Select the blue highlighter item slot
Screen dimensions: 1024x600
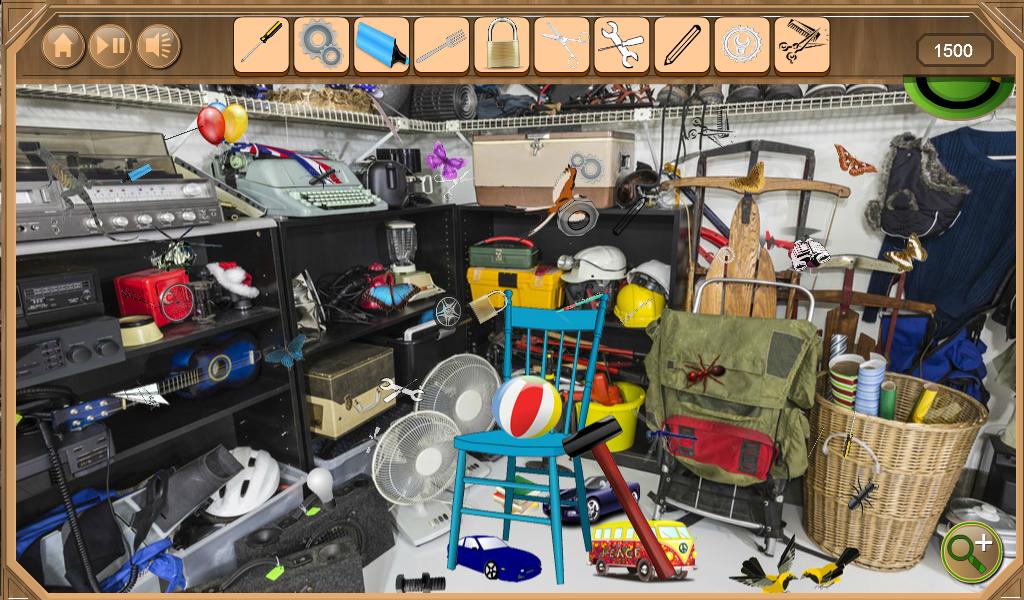tap(381, 45)
